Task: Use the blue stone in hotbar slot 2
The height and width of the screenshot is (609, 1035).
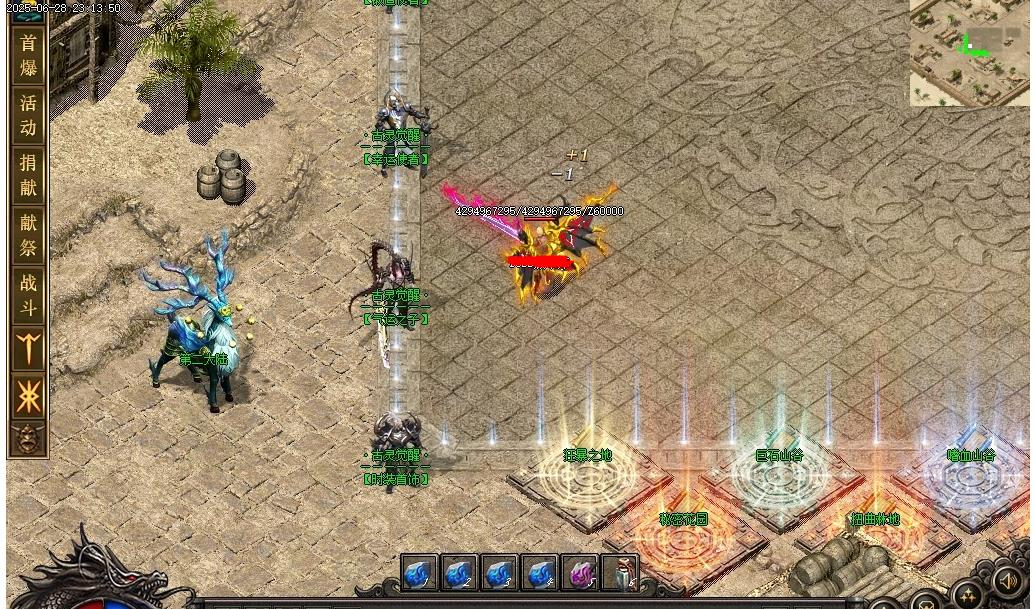Action: pos(459,573)
